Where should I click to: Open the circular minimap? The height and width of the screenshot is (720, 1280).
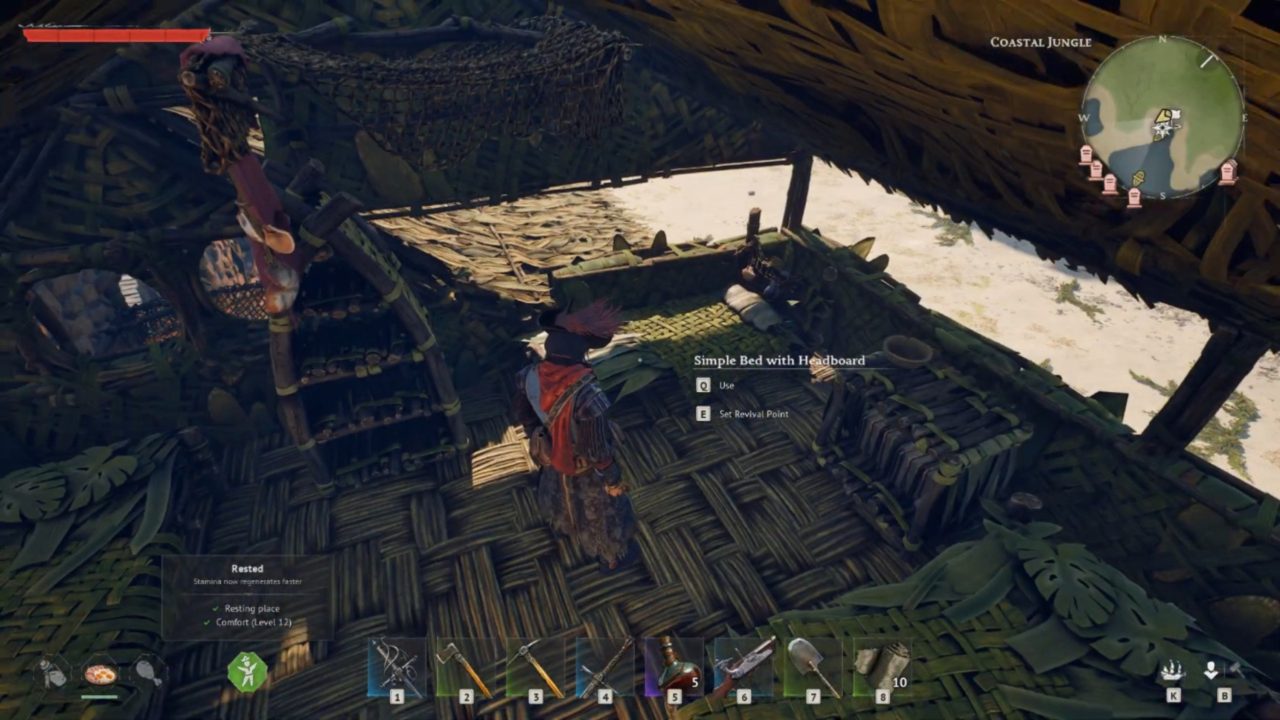pos(1162,118)
